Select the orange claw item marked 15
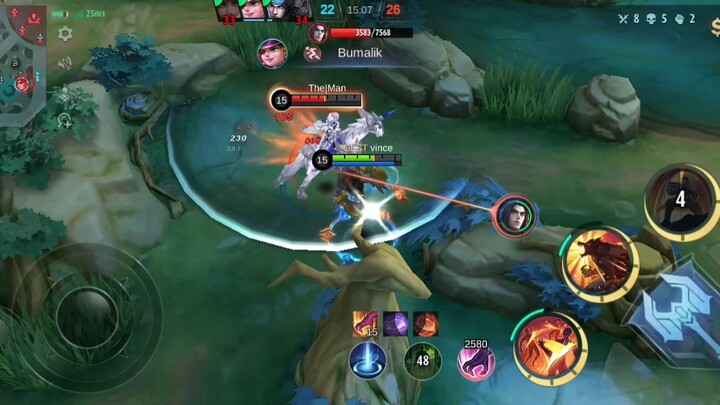720x405 pixels. pos(365,323)
